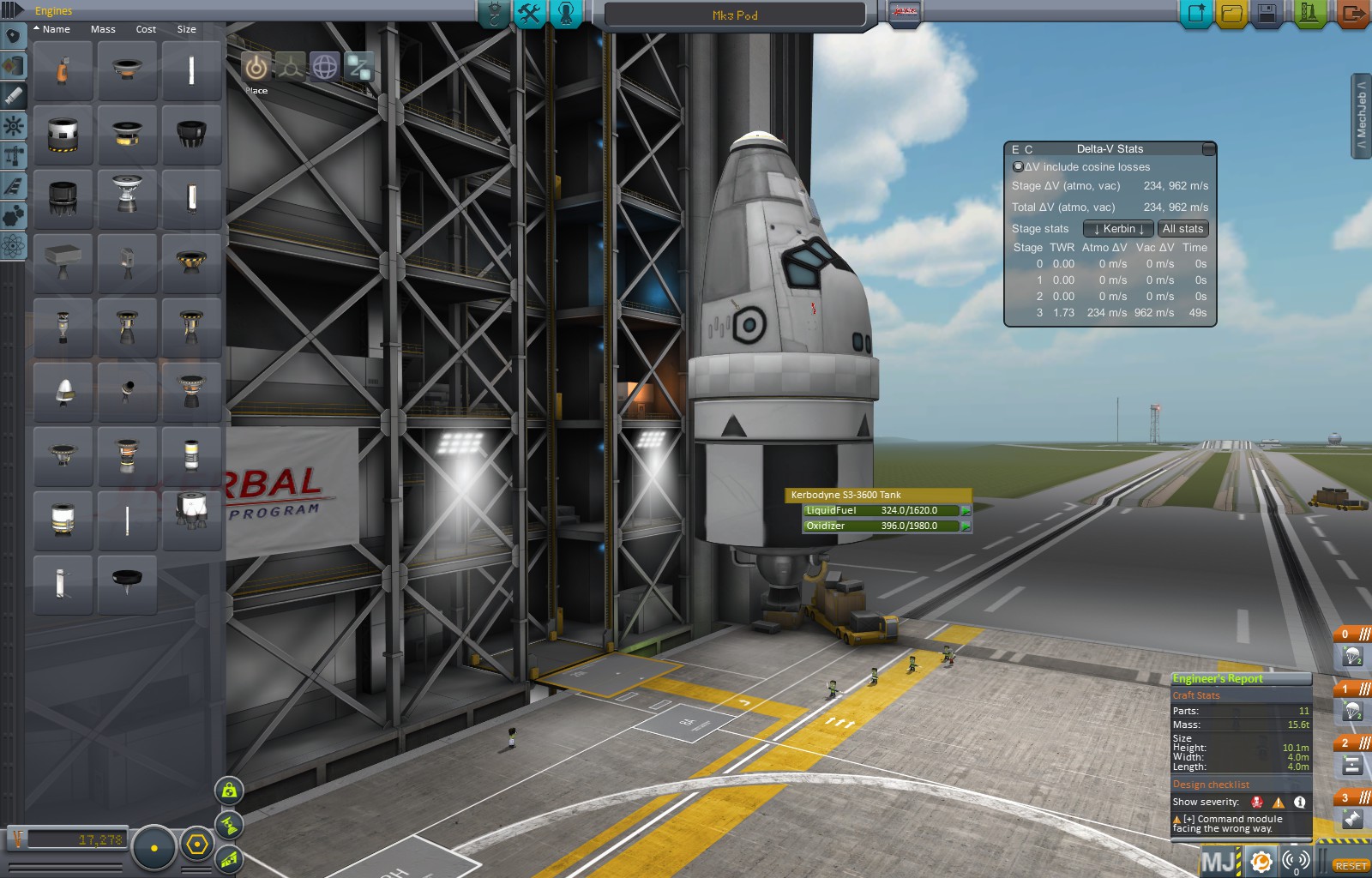The height and width of the screenshot is (878, 1372).
Task: Sort the parts list by Mass
Action: coord(103,29)
